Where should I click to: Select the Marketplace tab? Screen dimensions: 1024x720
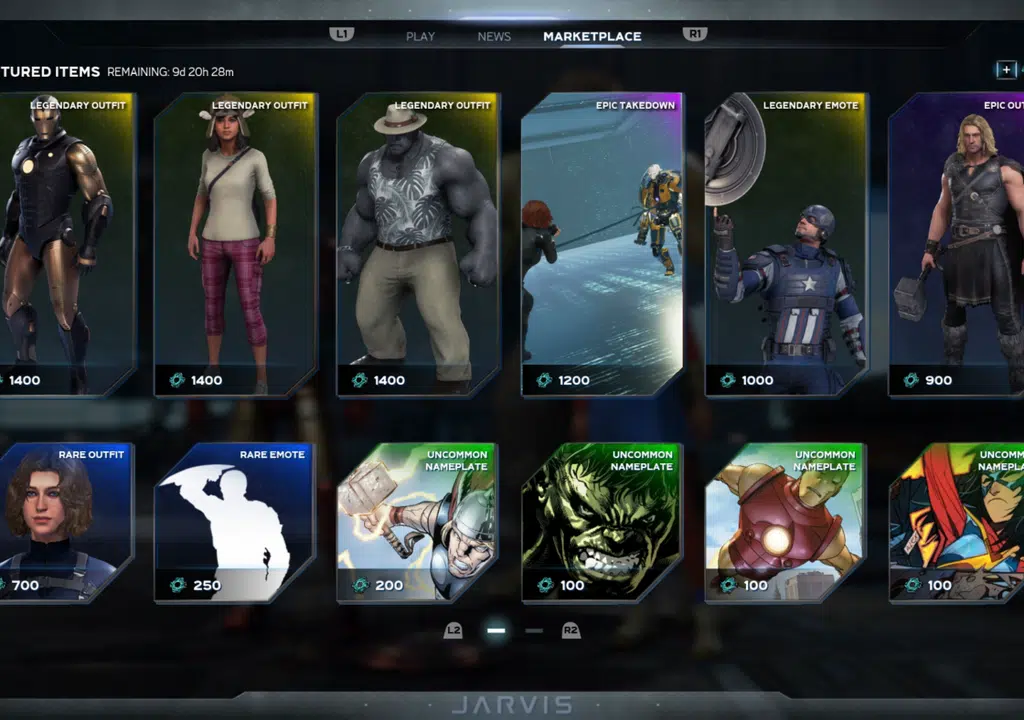592,37
